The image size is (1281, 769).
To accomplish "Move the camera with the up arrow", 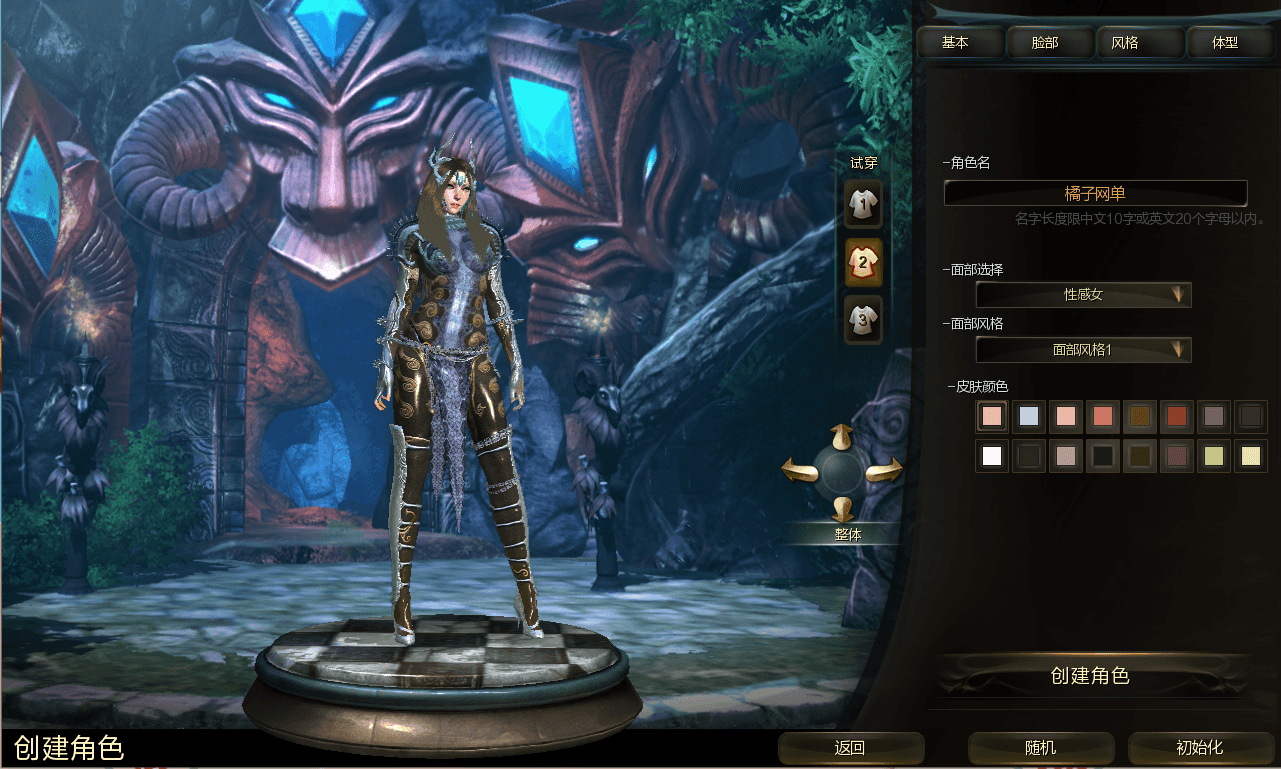I will (841, 435).
